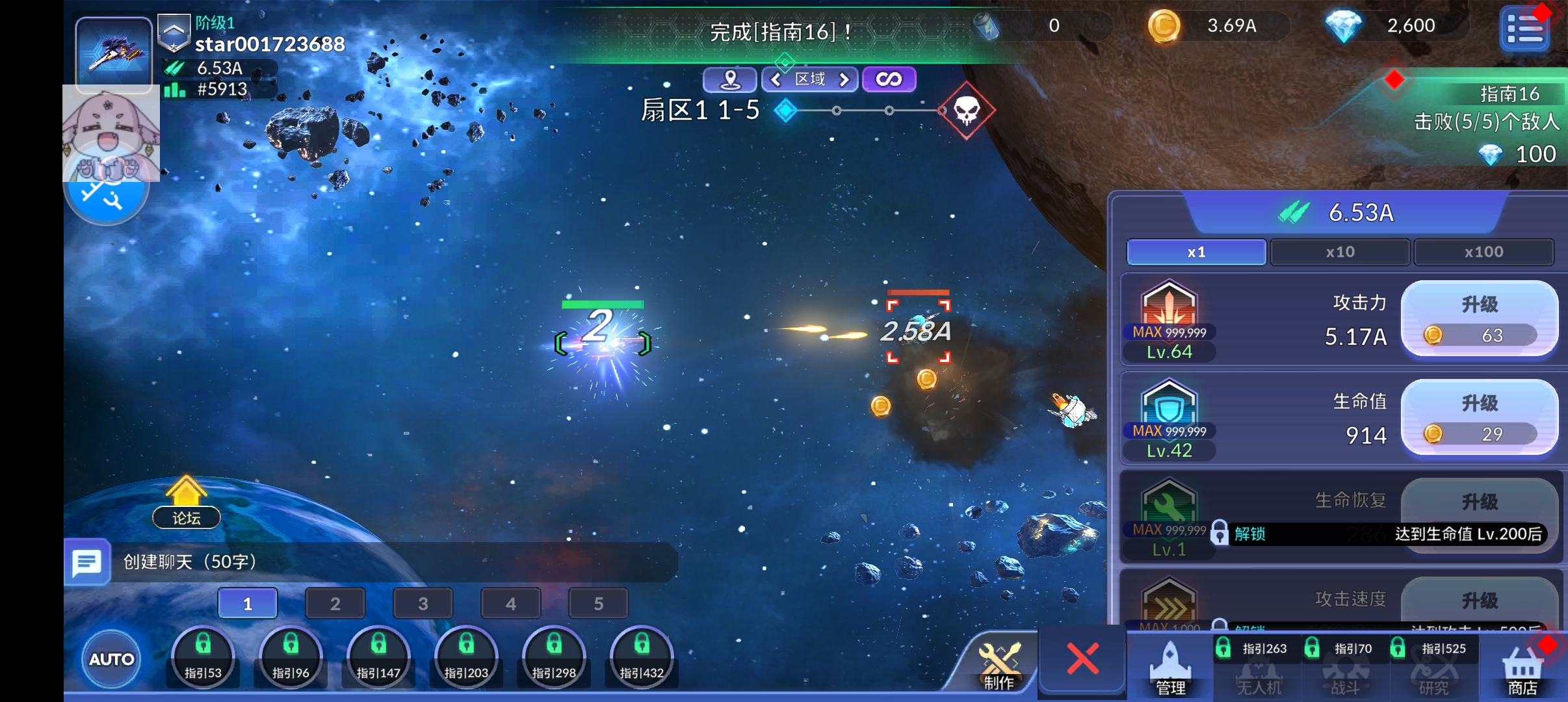Viewport: 1568px width, 702px height.
Task: Upgrade attack power for 63 coins
Action: point(1479,318)
